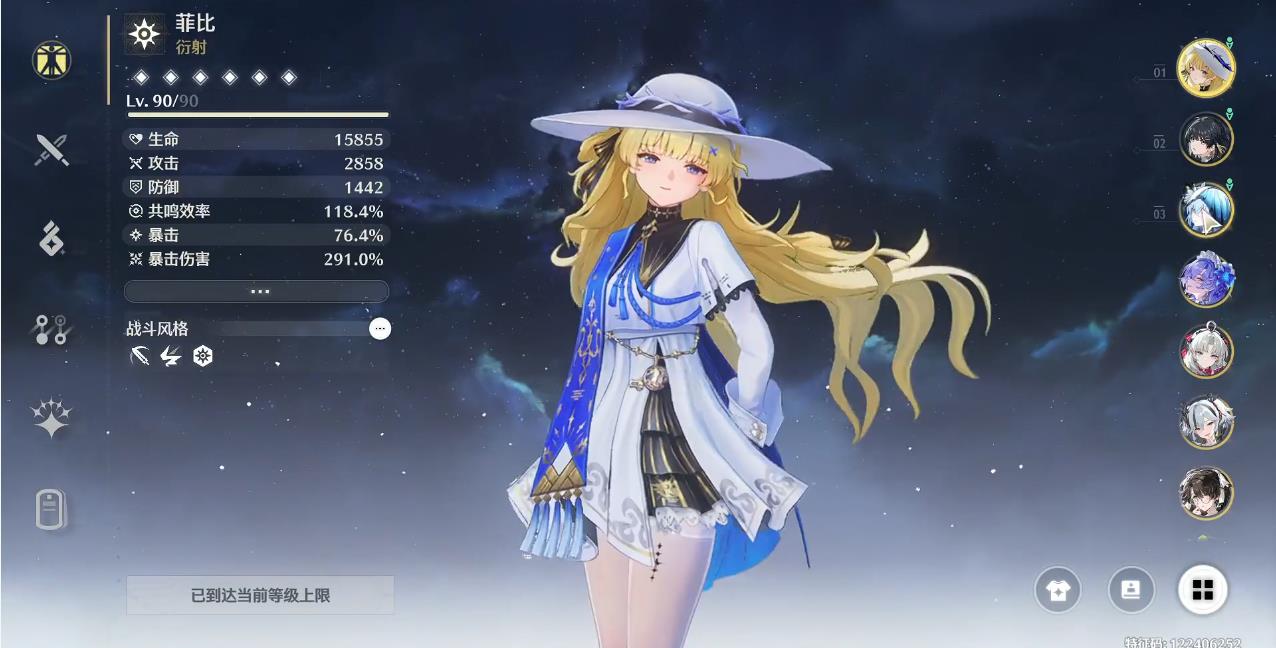Select the purple-haired character portrait
1276x648 pixels.
pyautogui.click(x=1206, y=280)
